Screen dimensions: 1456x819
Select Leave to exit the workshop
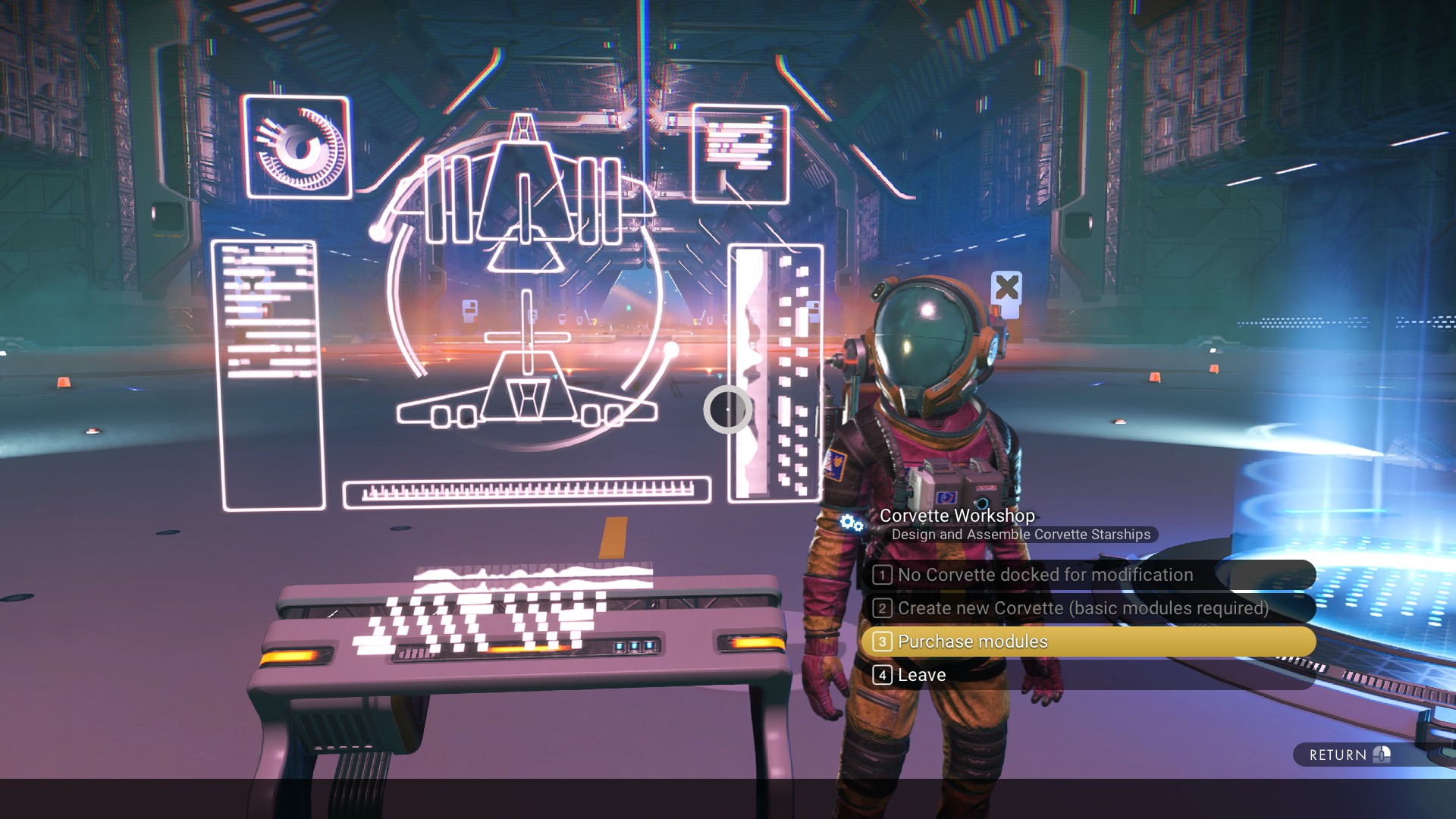921,675
